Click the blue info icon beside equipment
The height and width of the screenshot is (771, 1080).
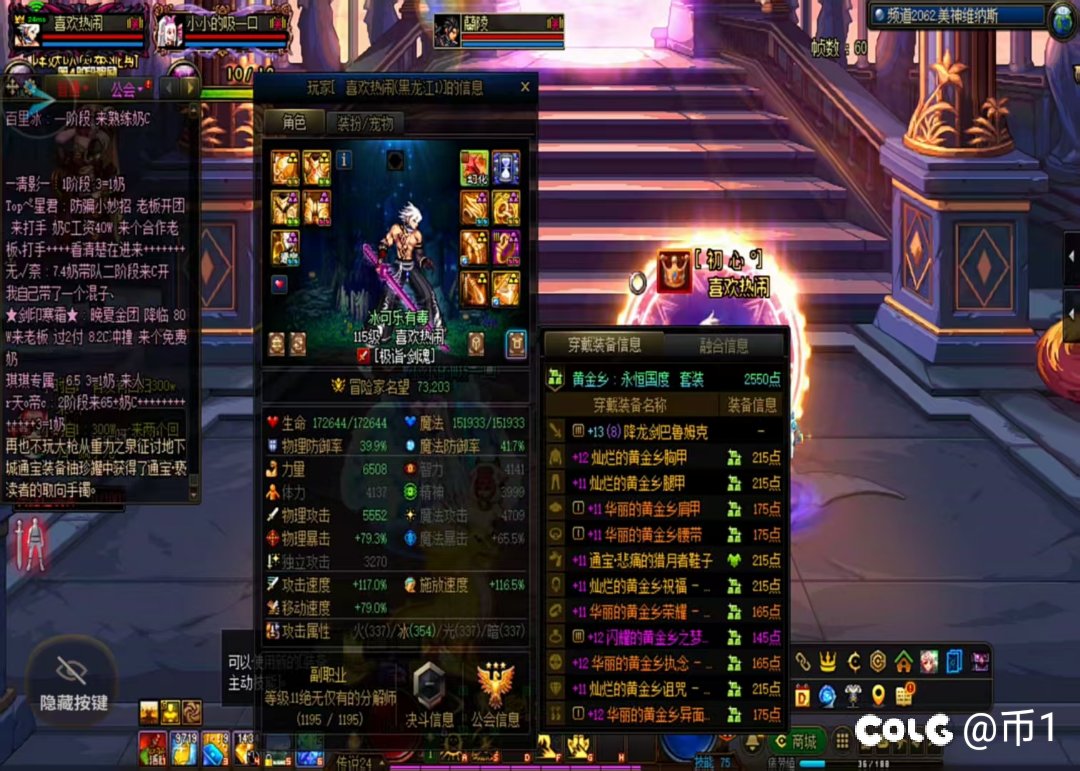pos(343,160)
